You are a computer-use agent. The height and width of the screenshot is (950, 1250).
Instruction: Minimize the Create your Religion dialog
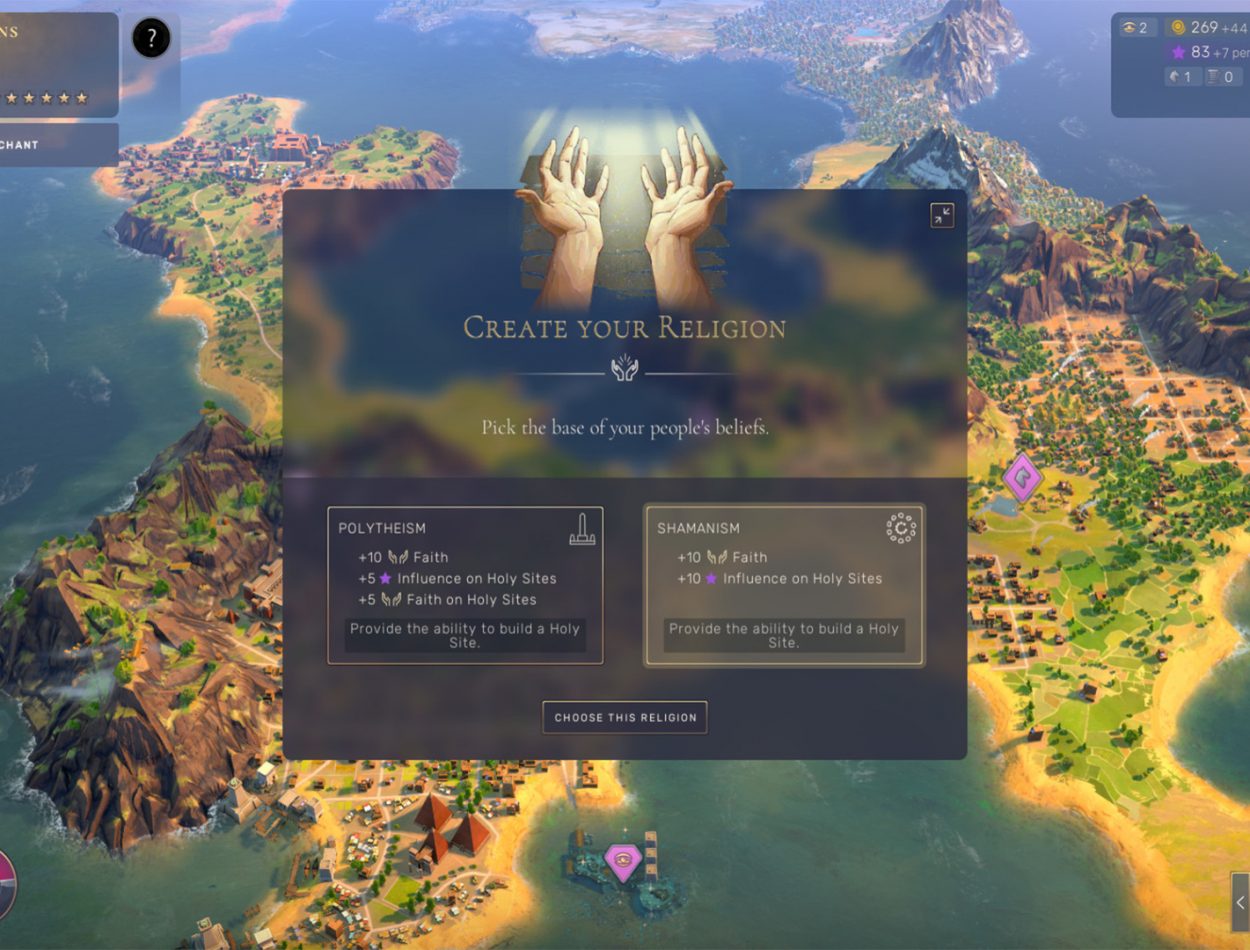[x=942, y=215]
